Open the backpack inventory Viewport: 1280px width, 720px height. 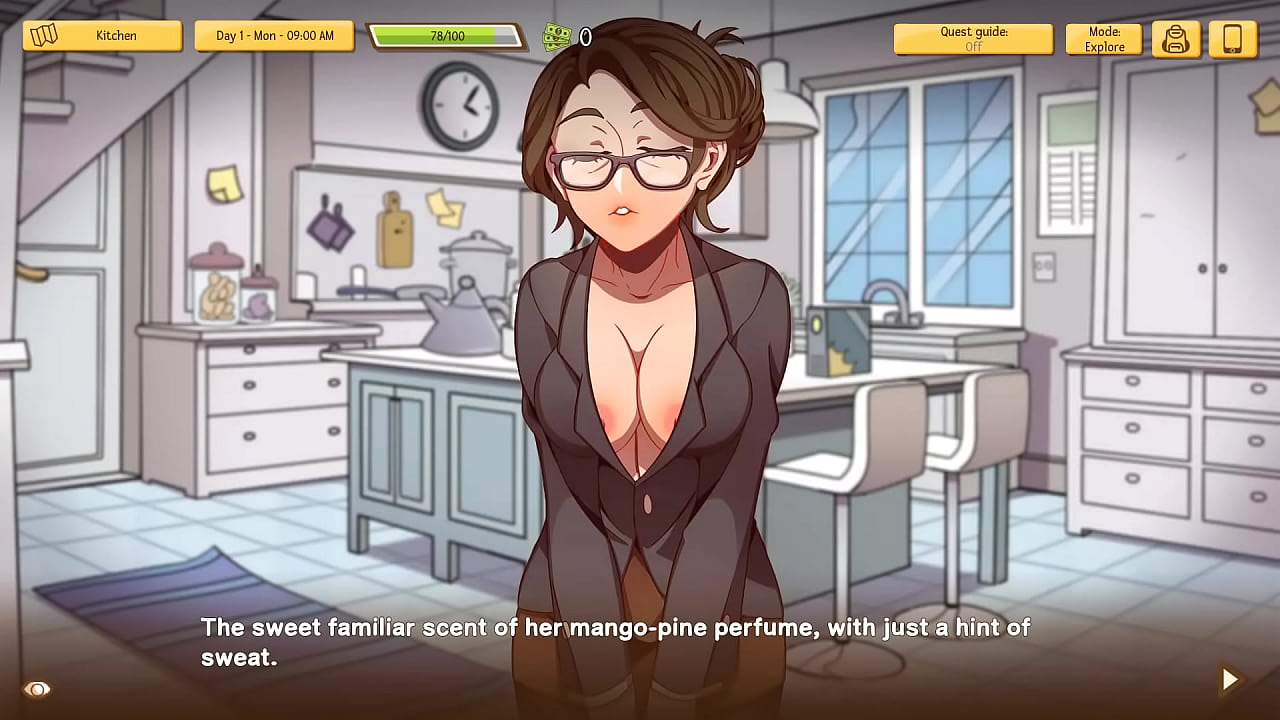click(x=1176, y=39)
